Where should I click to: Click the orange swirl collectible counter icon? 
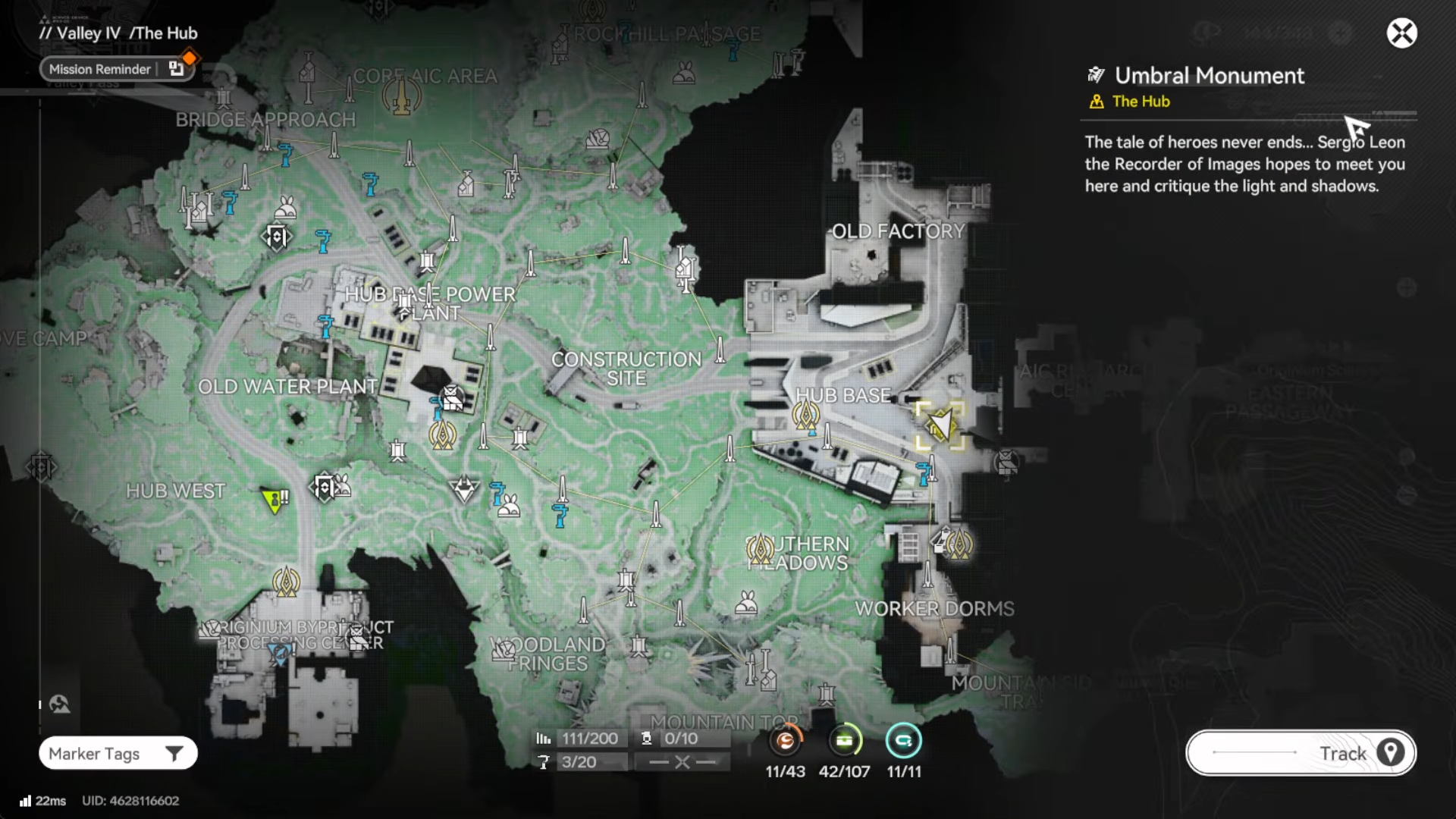pos(786,741)
